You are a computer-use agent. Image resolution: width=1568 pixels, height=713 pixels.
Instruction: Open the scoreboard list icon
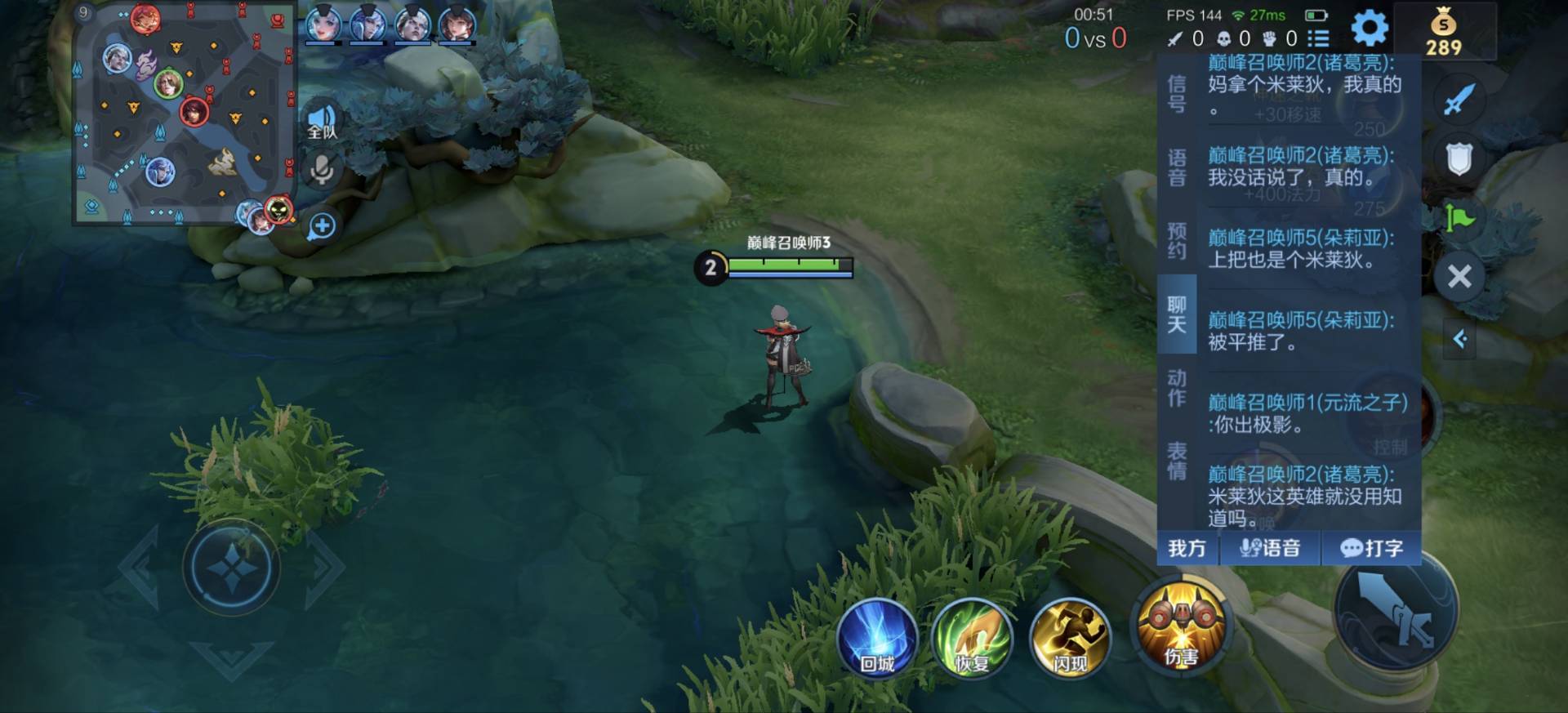click(1318, 38)
